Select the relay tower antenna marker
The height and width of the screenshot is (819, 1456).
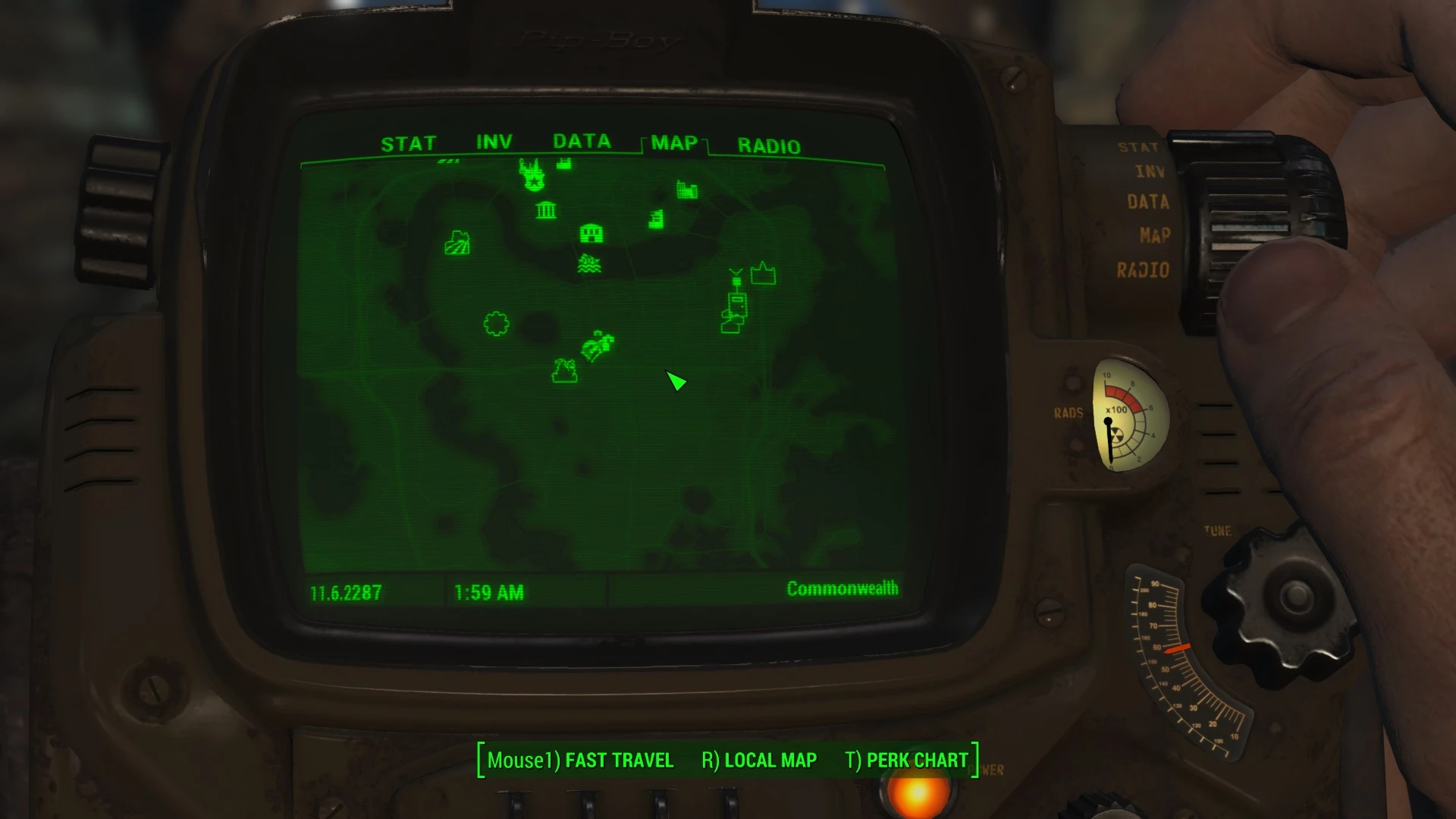[x=736, y=278]
